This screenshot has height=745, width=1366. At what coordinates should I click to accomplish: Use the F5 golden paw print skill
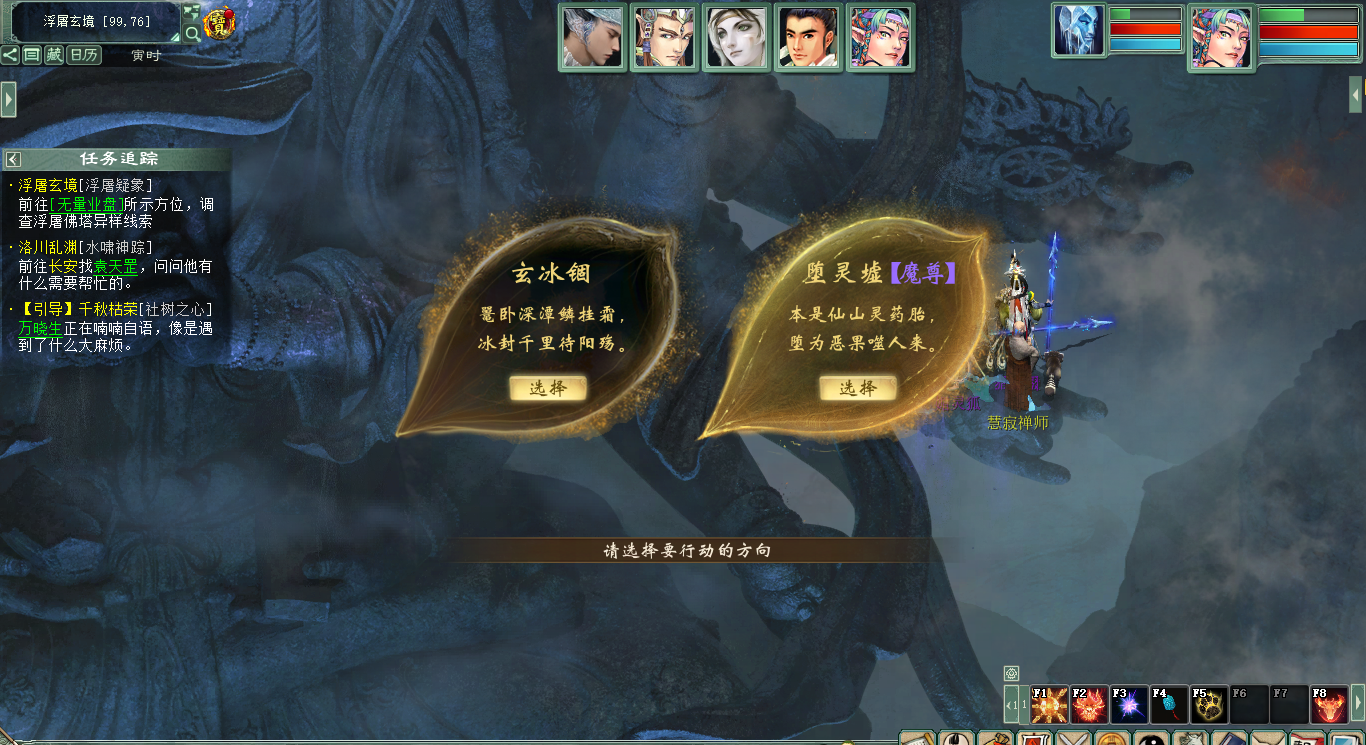pyautogui.click(x=1209, y=705)
